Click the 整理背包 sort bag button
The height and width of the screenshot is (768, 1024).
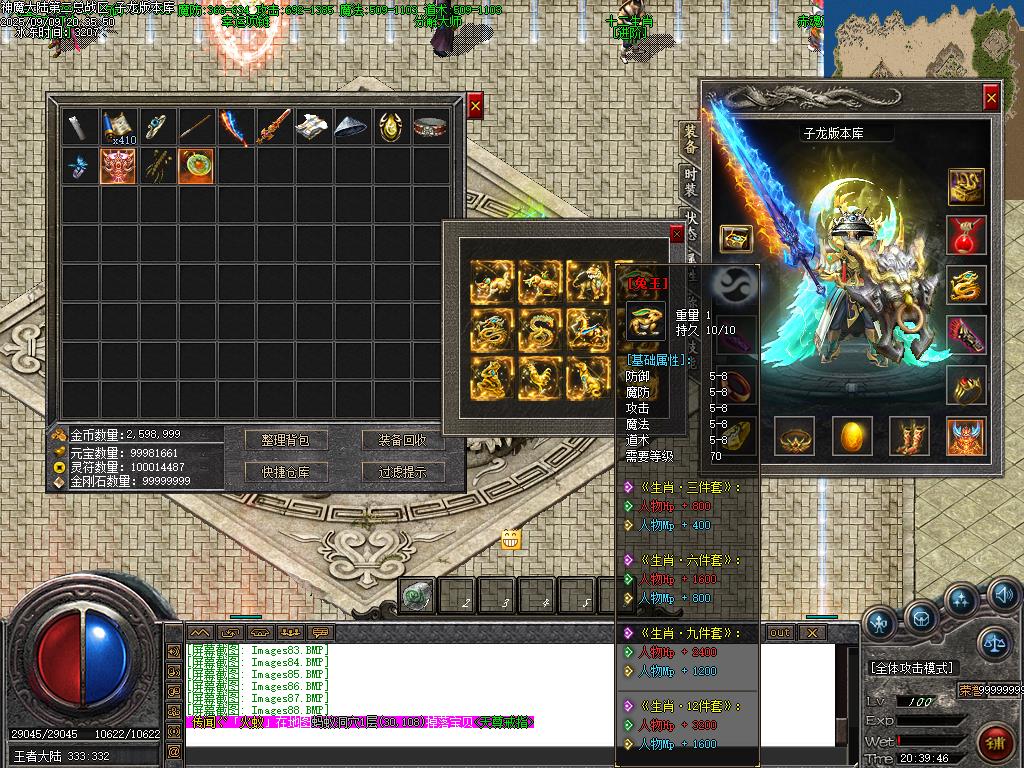[x=286, y=440]
